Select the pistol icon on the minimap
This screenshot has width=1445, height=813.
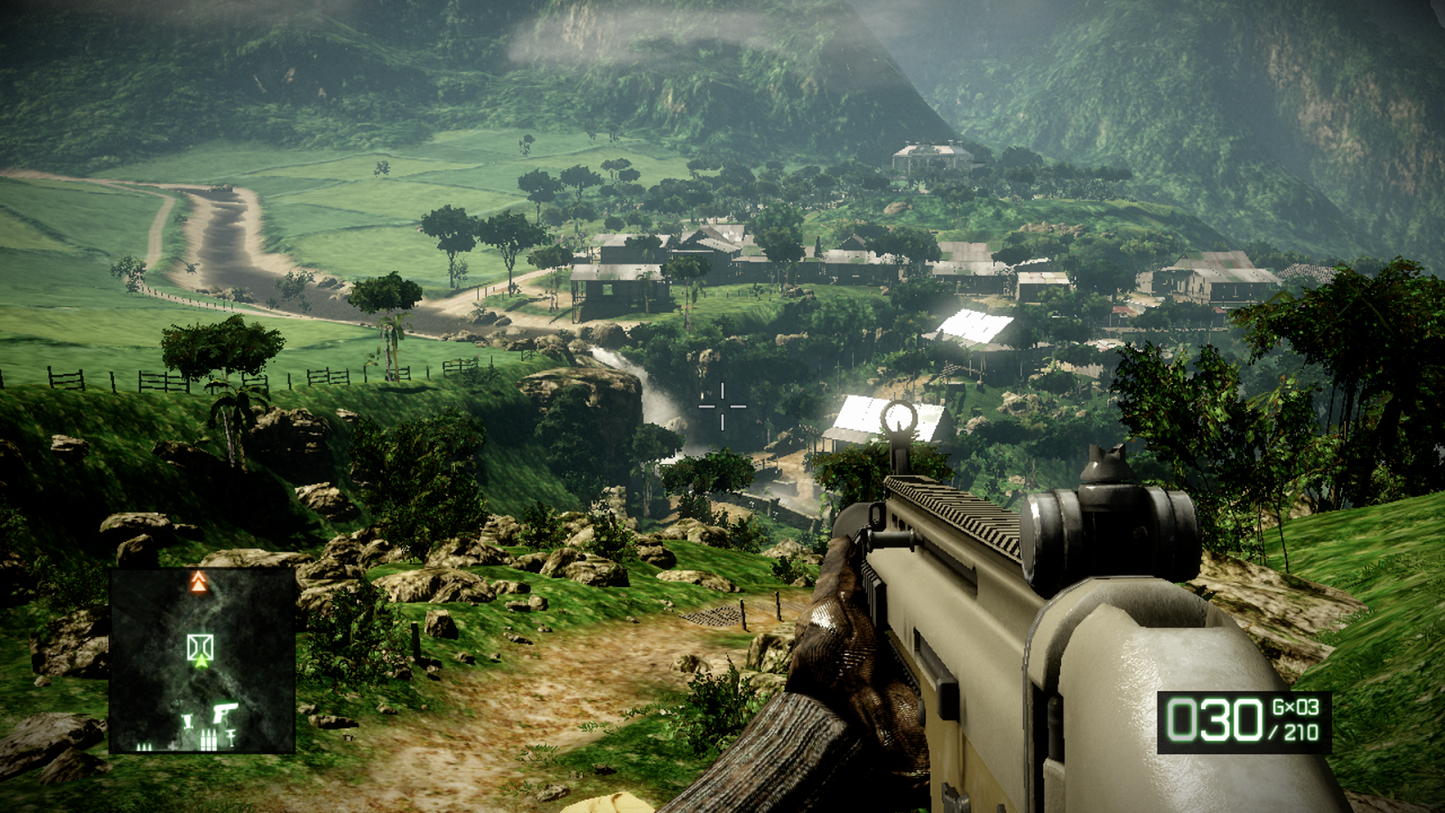coord(224,712)
